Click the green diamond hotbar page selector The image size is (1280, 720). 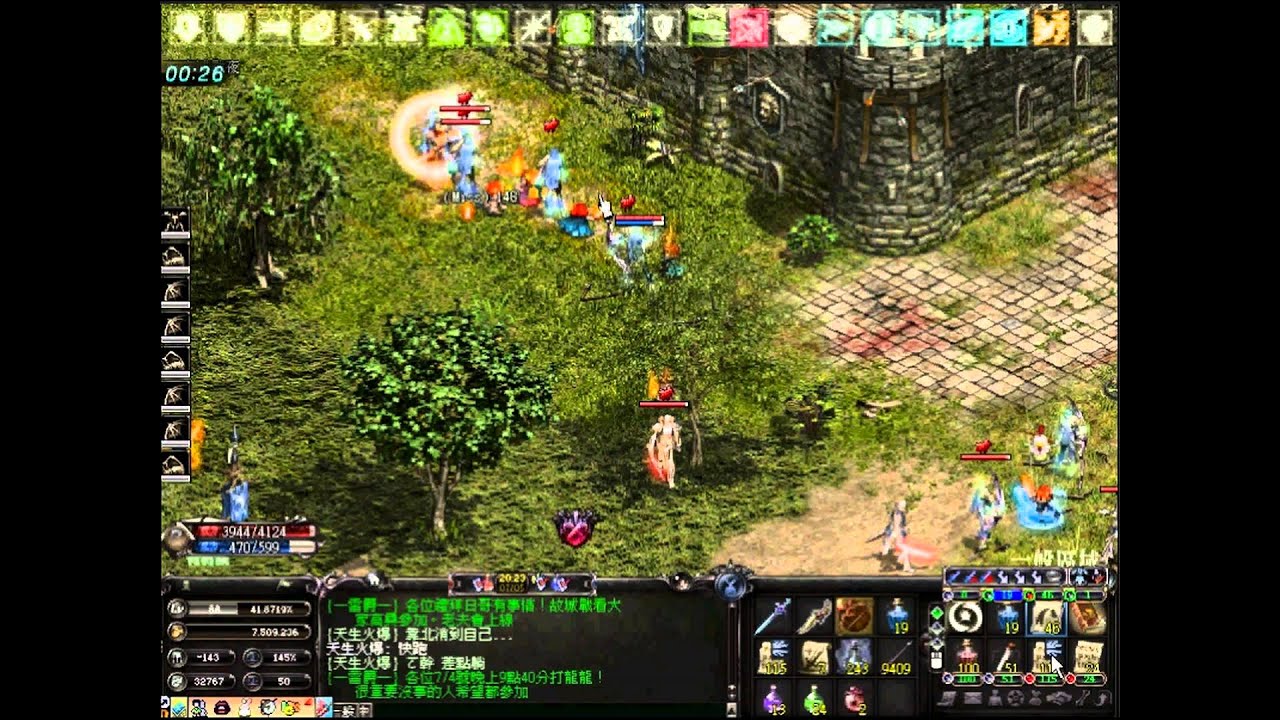(x=937, y=612)
